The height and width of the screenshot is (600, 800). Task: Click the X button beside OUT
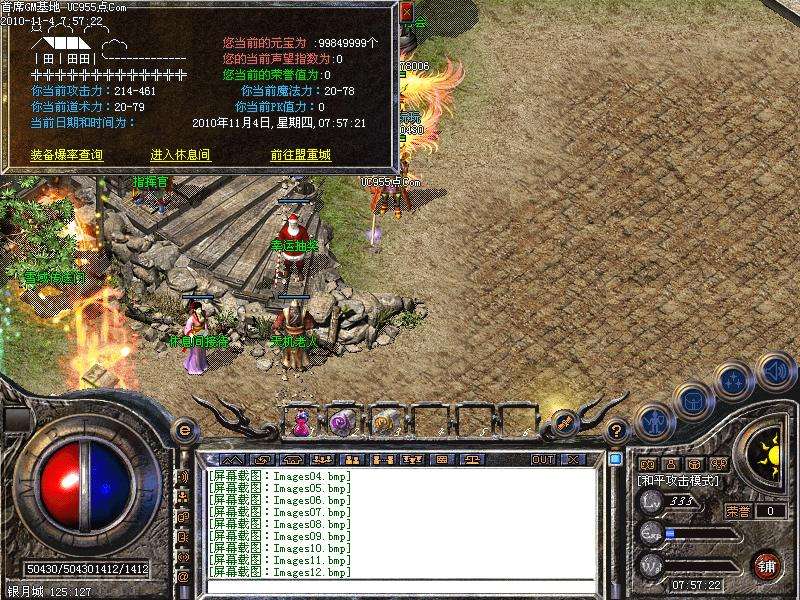[x=573, y=459]
